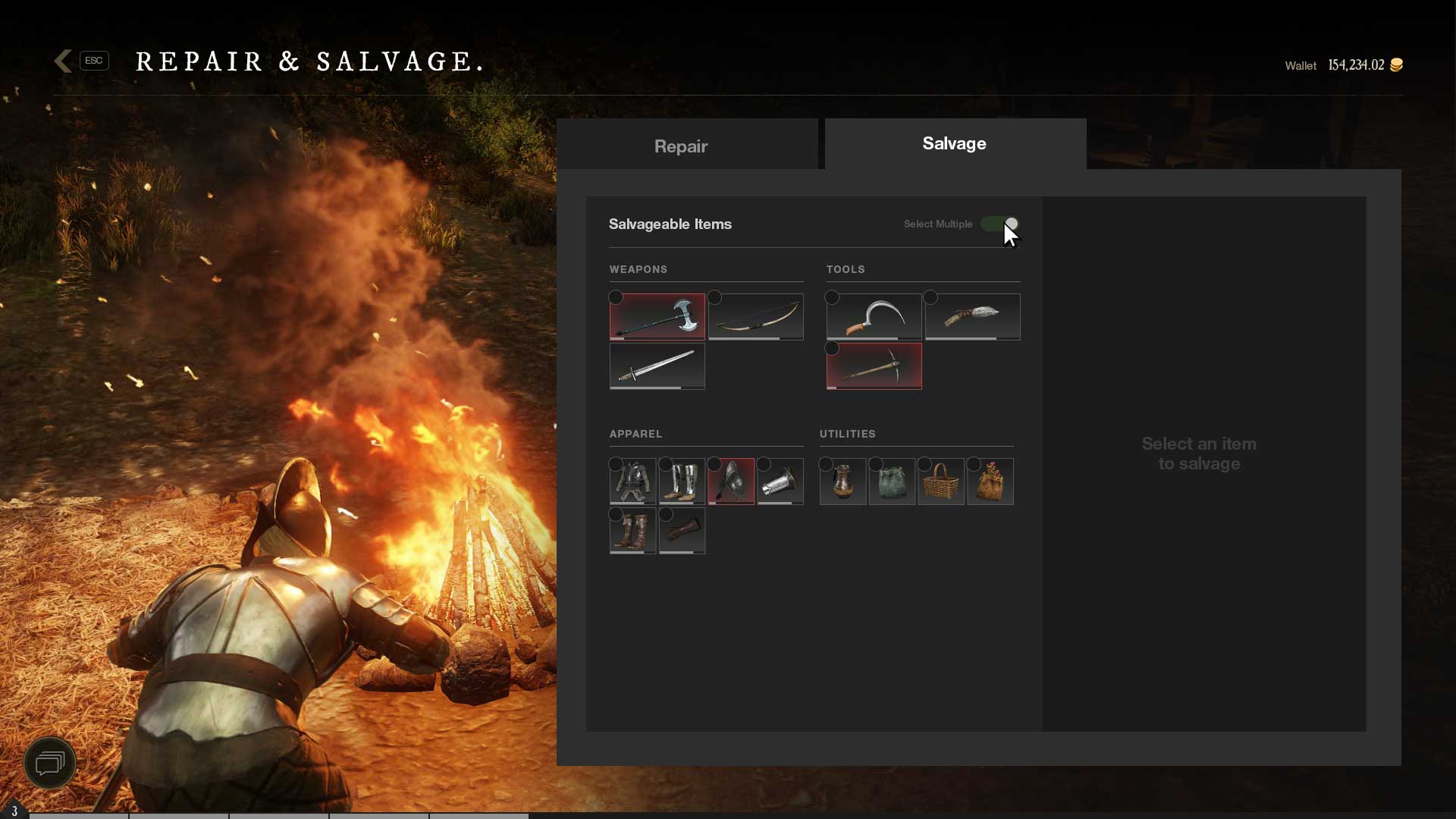Image resolution: width=1456 pixels, height=819 pixels.
Task: Select the Salvage tab
Action: click(x=954, y=143)
